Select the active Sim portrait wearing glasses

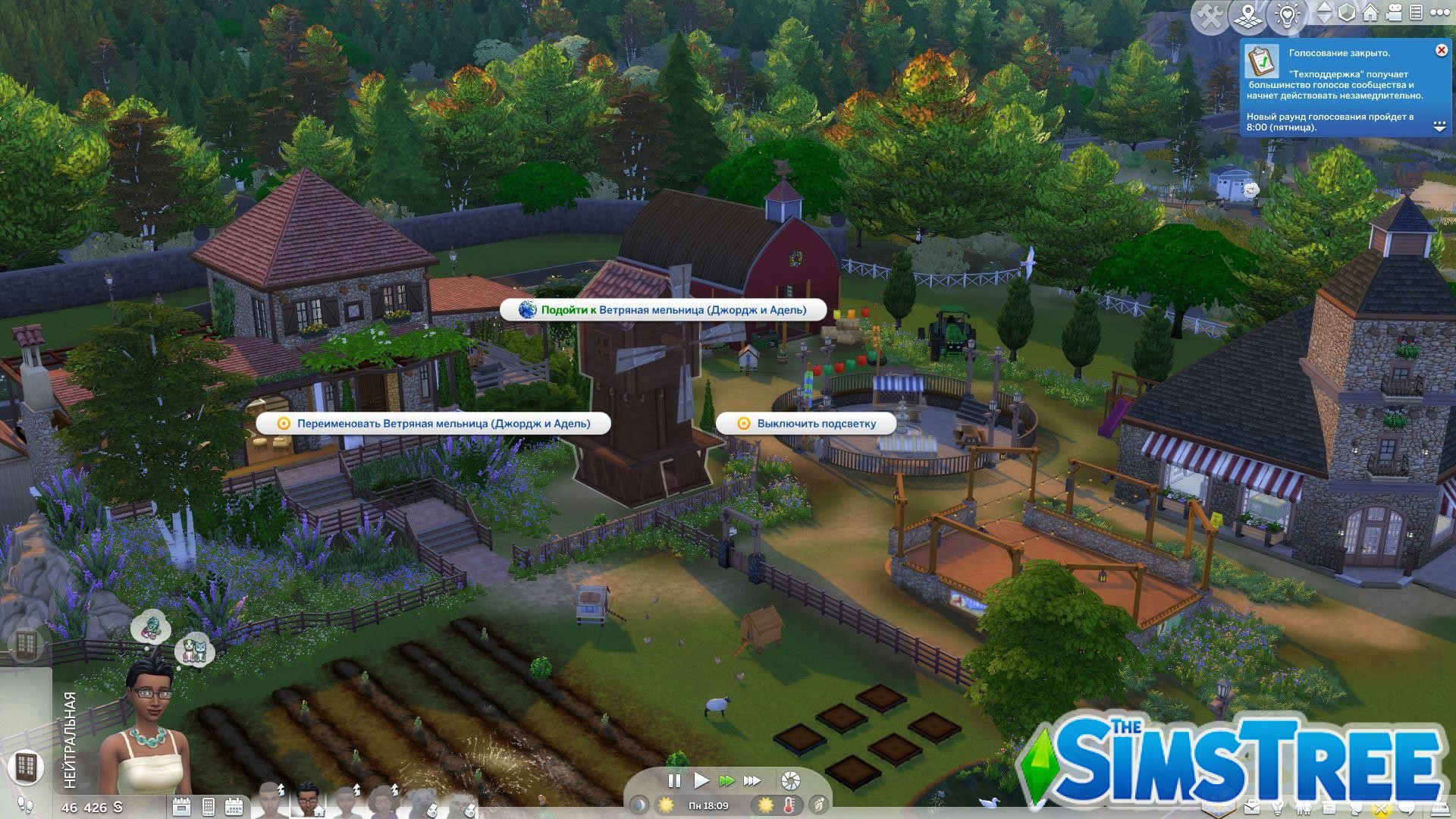coord(307,800)
